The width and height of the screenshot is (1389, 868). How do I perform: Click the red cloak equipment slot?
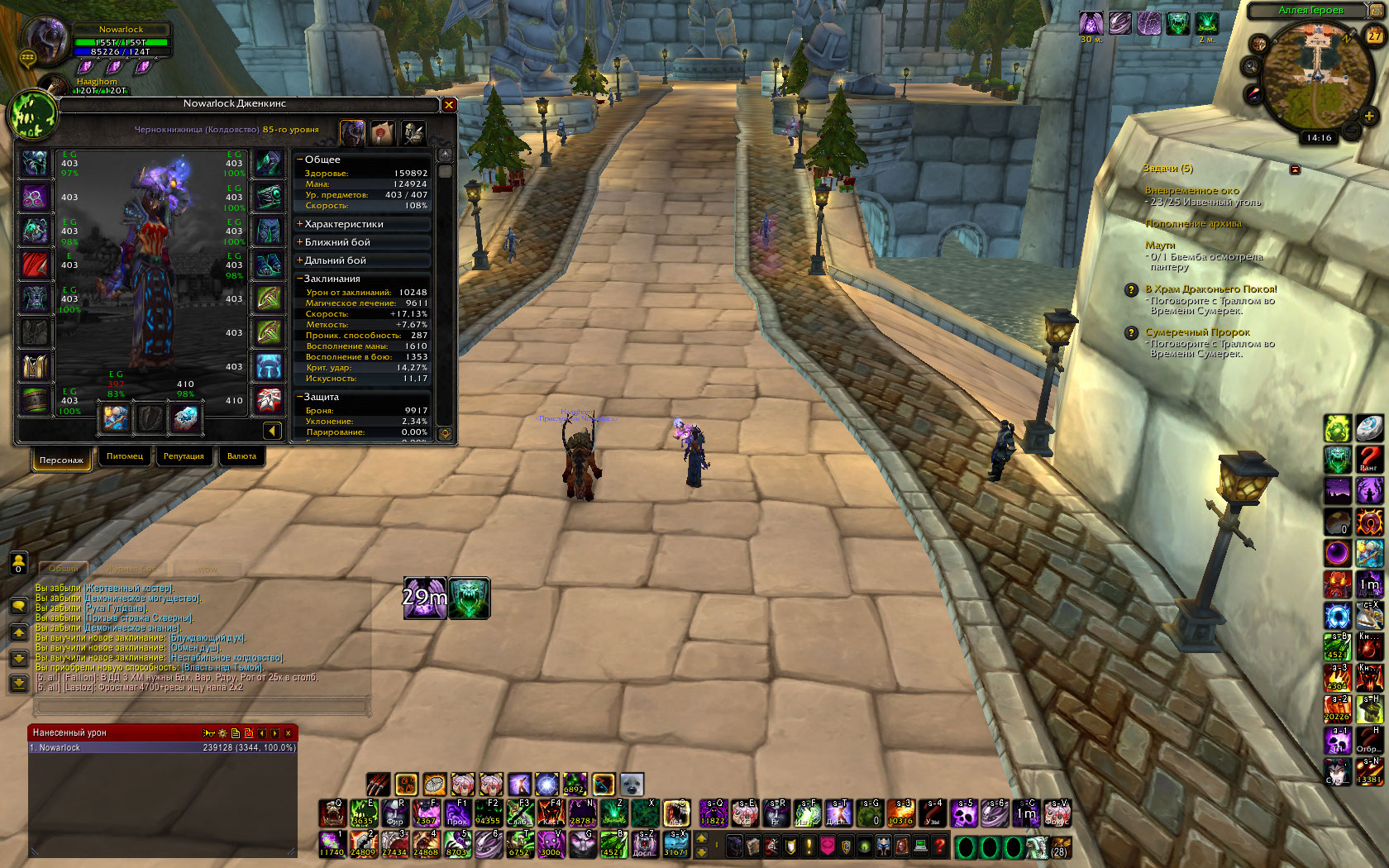click(35, 265)
